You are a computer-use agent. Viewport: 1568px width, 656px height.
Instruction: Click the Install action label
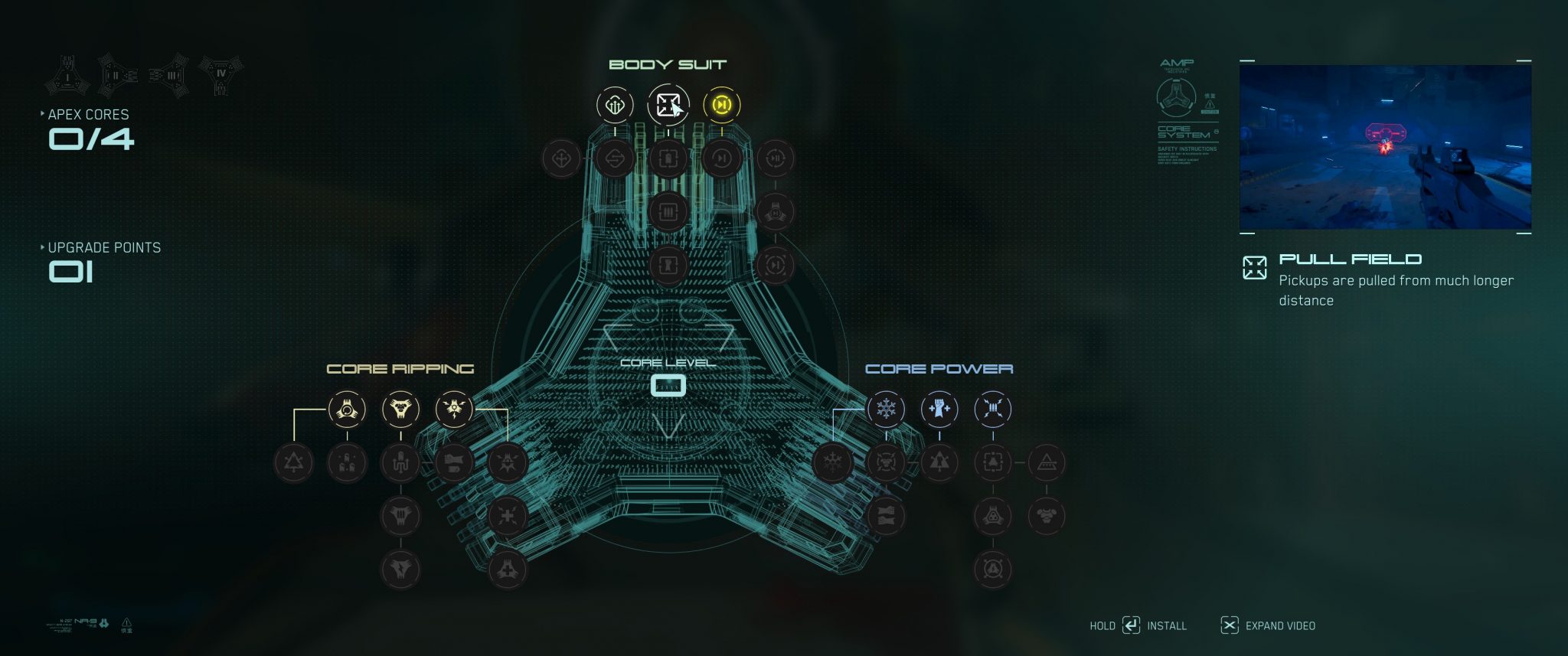1166,626
